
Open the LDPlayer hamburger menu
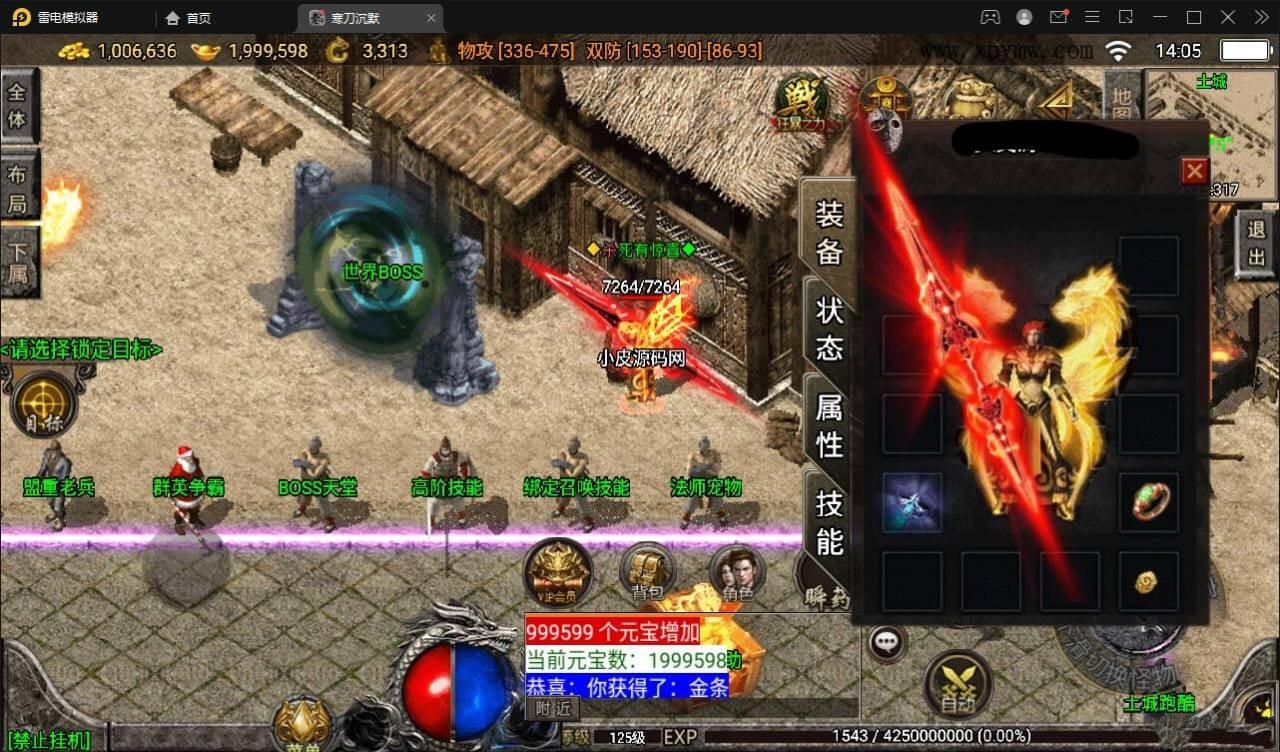(x=1093, y=17)
